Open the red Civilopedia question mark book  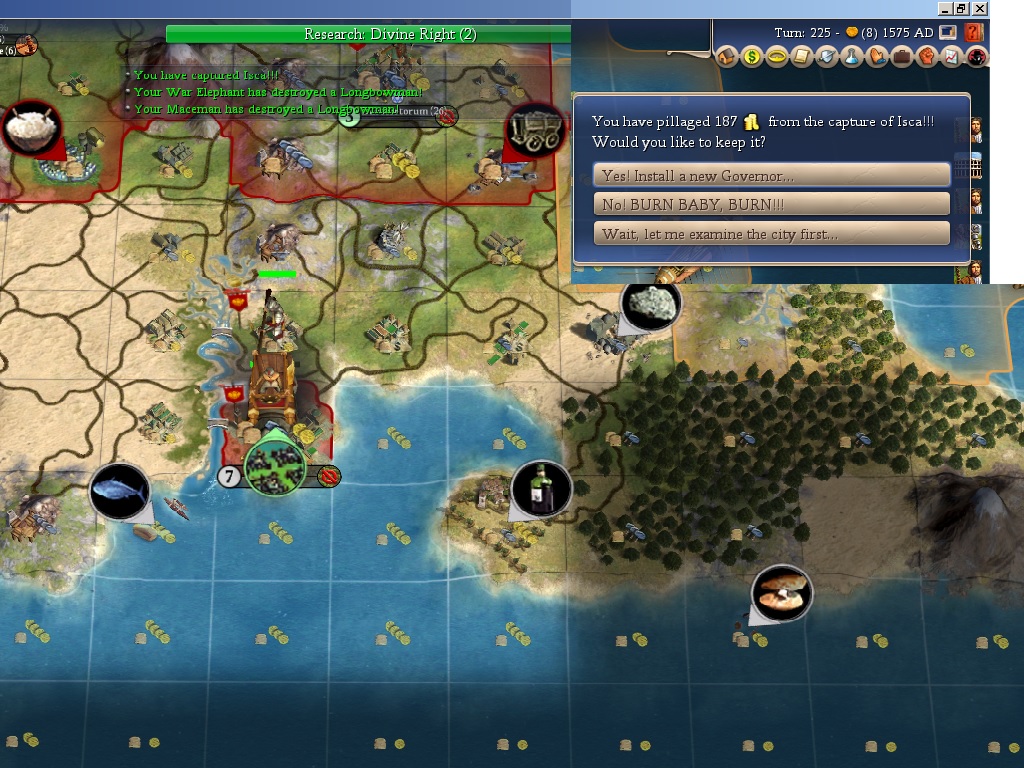(x=973, y=33)
